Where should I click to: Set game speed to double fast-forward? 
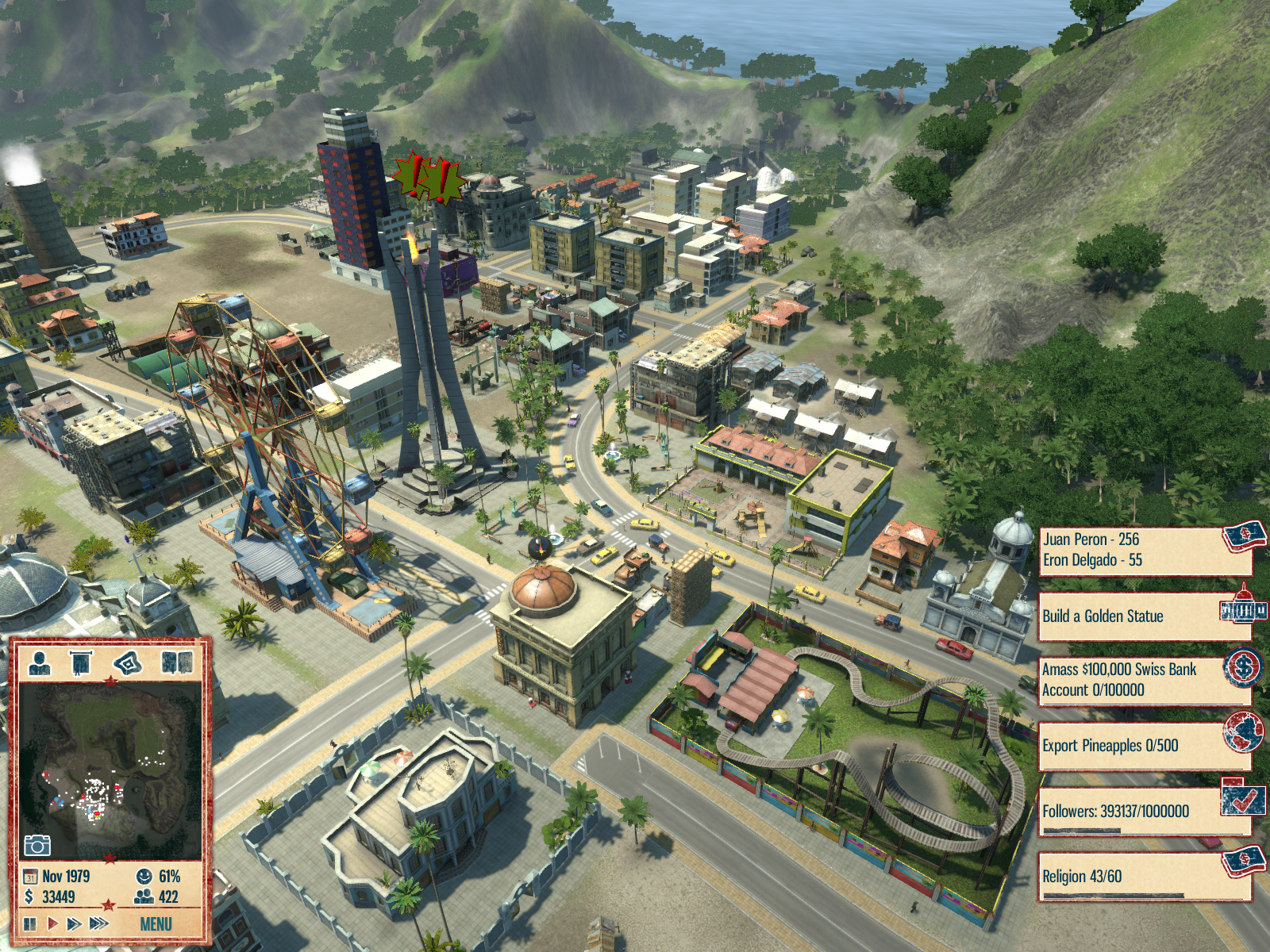click(75, 923)
